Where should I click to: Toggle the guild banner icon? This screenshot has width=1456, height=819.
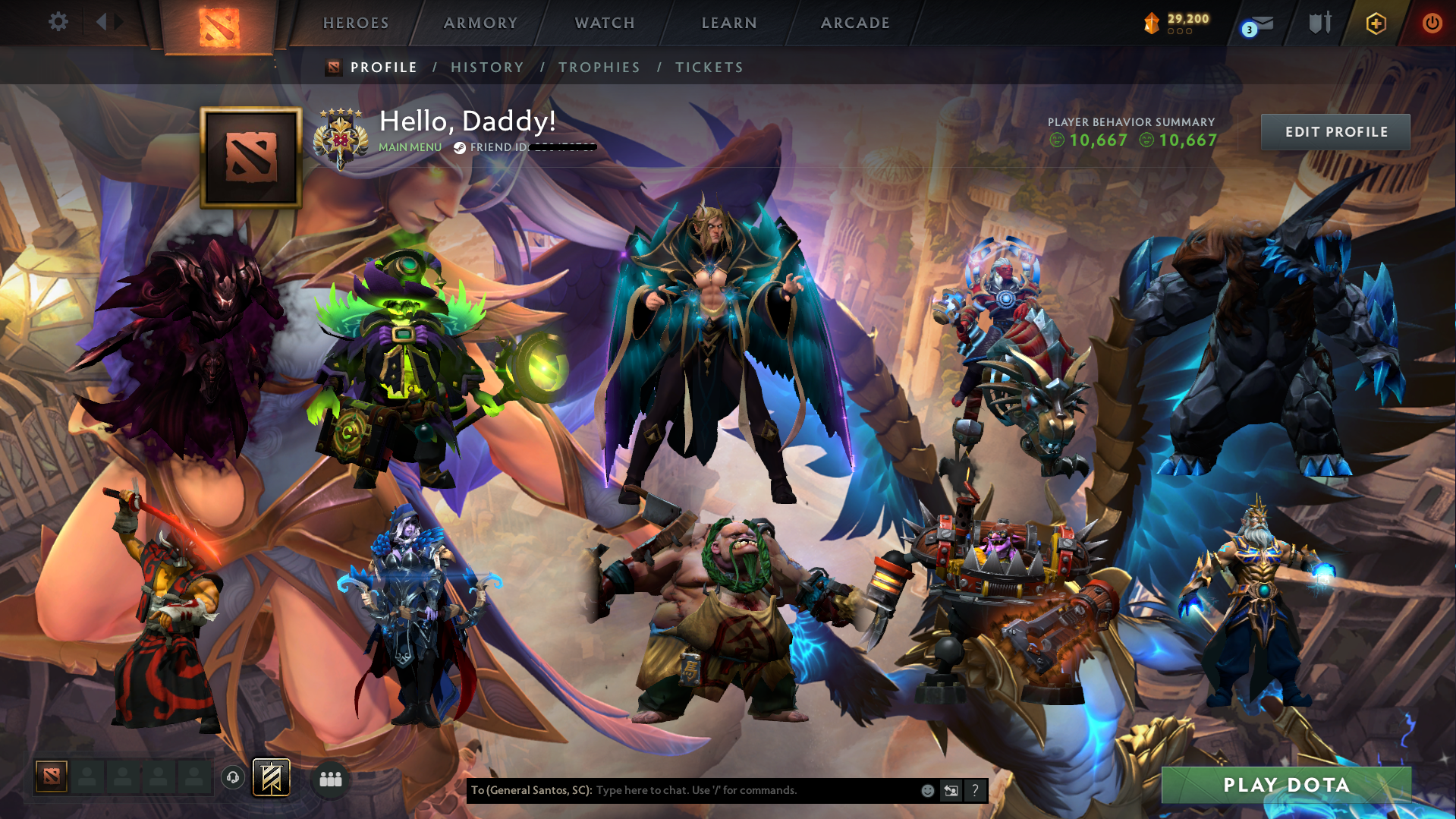point(272,777)
